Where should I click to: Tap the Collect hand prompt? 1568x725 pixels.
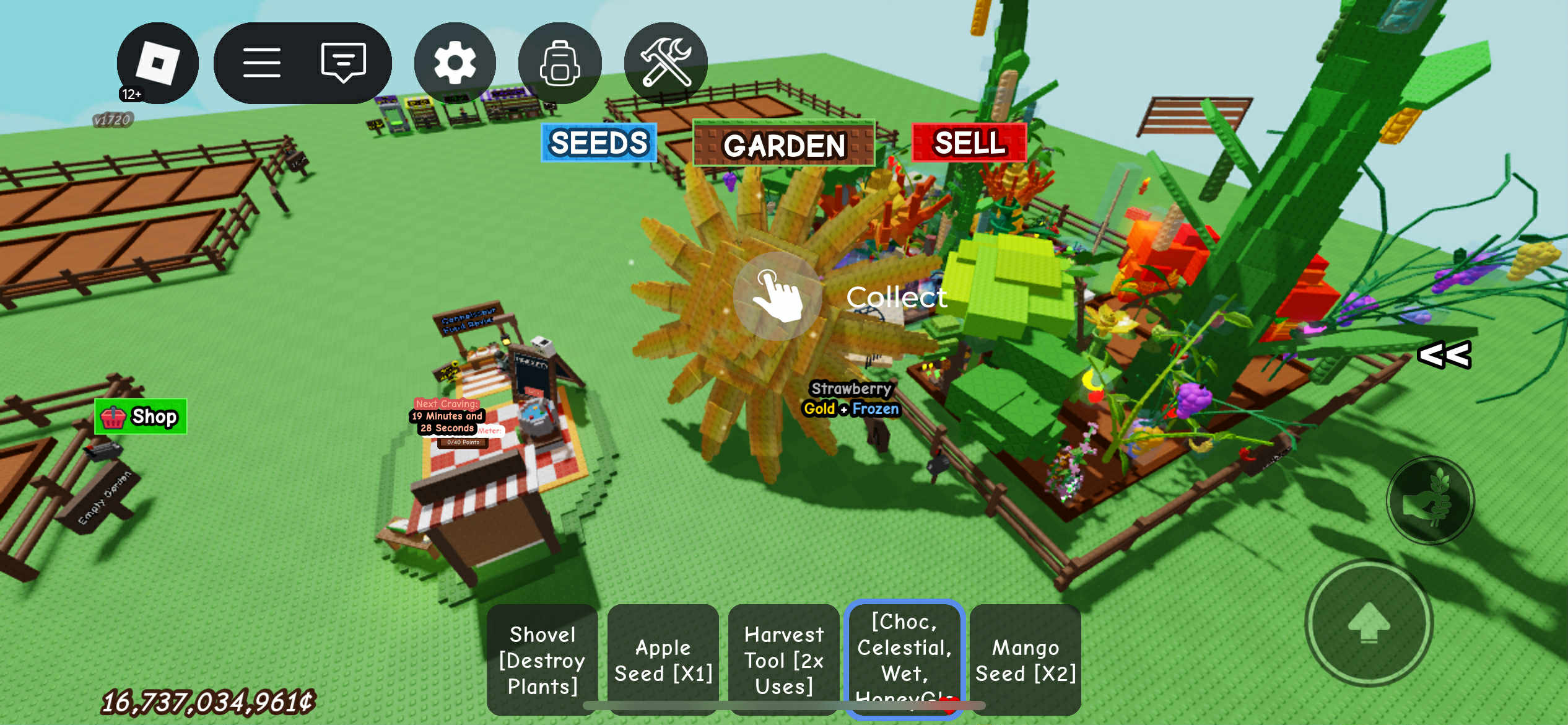(x=778, y=296)
